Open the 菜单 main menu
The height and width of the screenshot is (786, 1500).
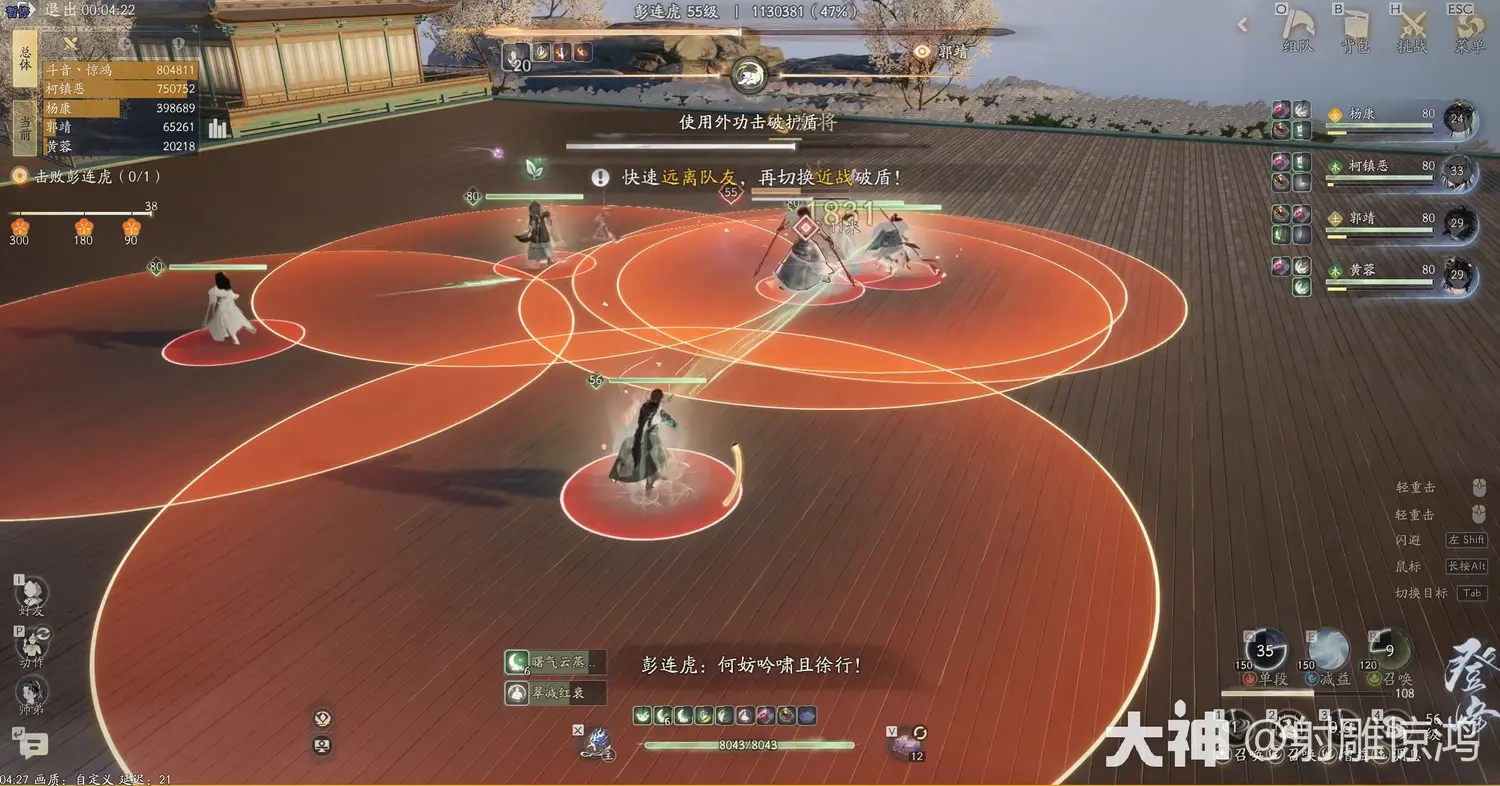click(x=1469, y=29)
